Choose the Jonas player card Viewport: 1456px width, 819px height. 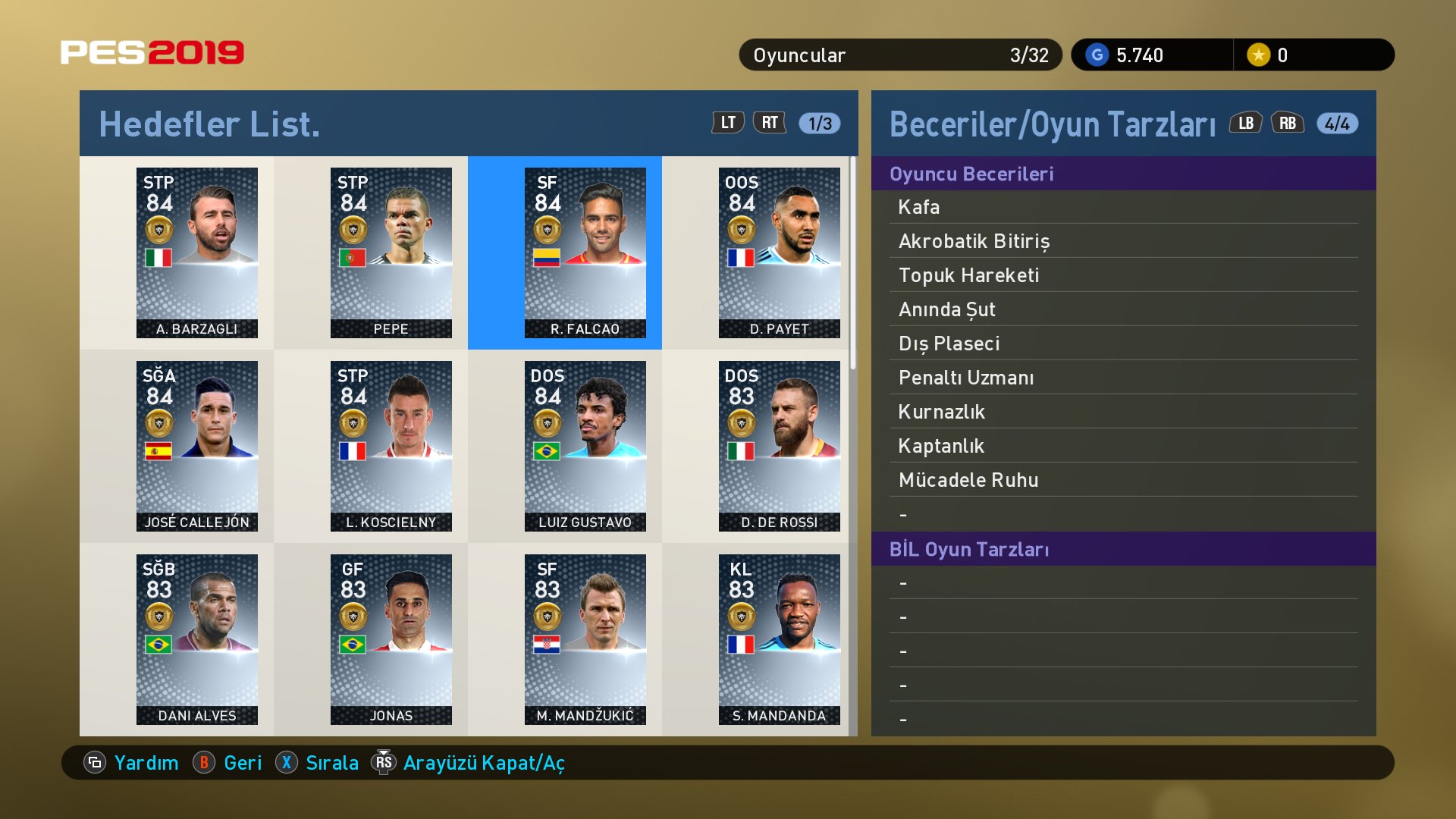pyautogui.click(x=391, y=639)
